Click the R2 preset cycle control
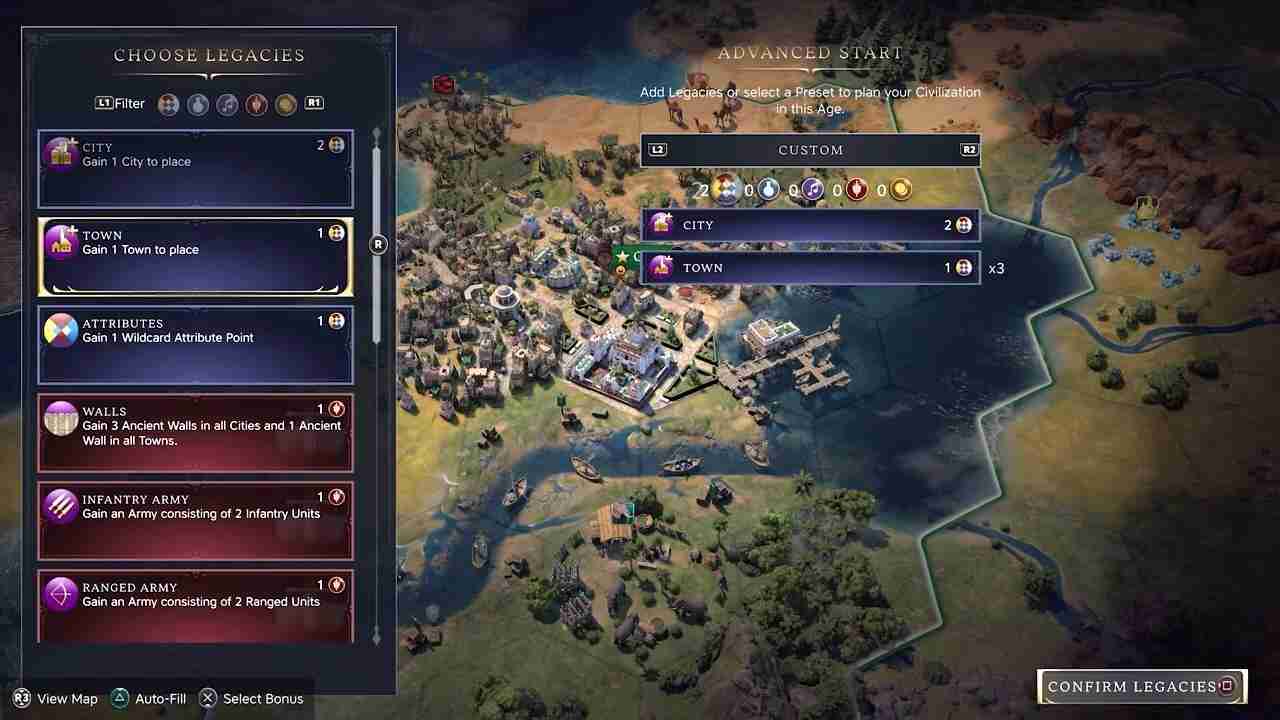The width and height of the screenshot is (1280, 720). tap(968, 149)
